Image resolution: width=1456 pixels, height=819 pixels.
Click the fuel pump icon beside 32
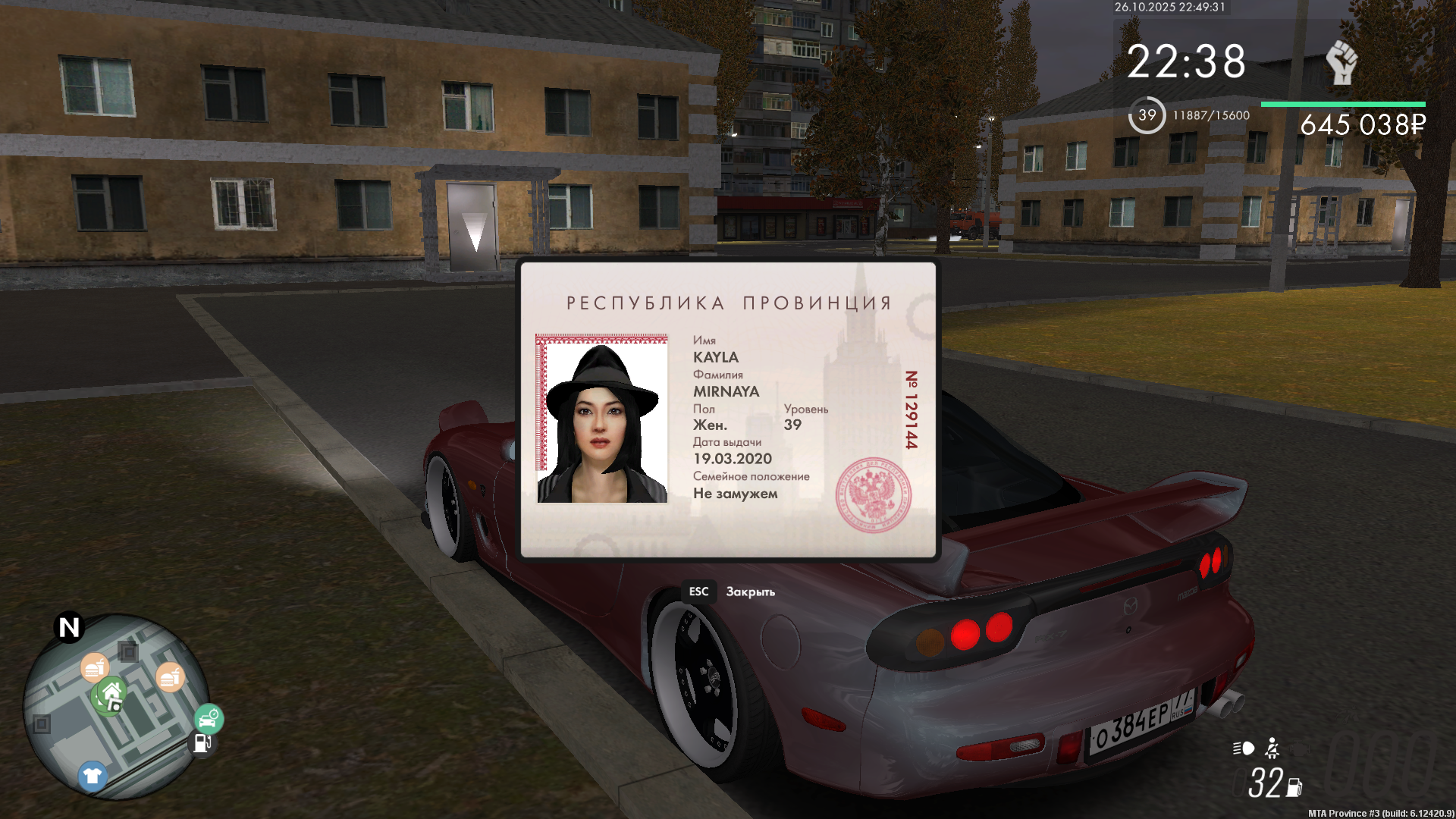pyautogui.click(x=1294, y=787)
